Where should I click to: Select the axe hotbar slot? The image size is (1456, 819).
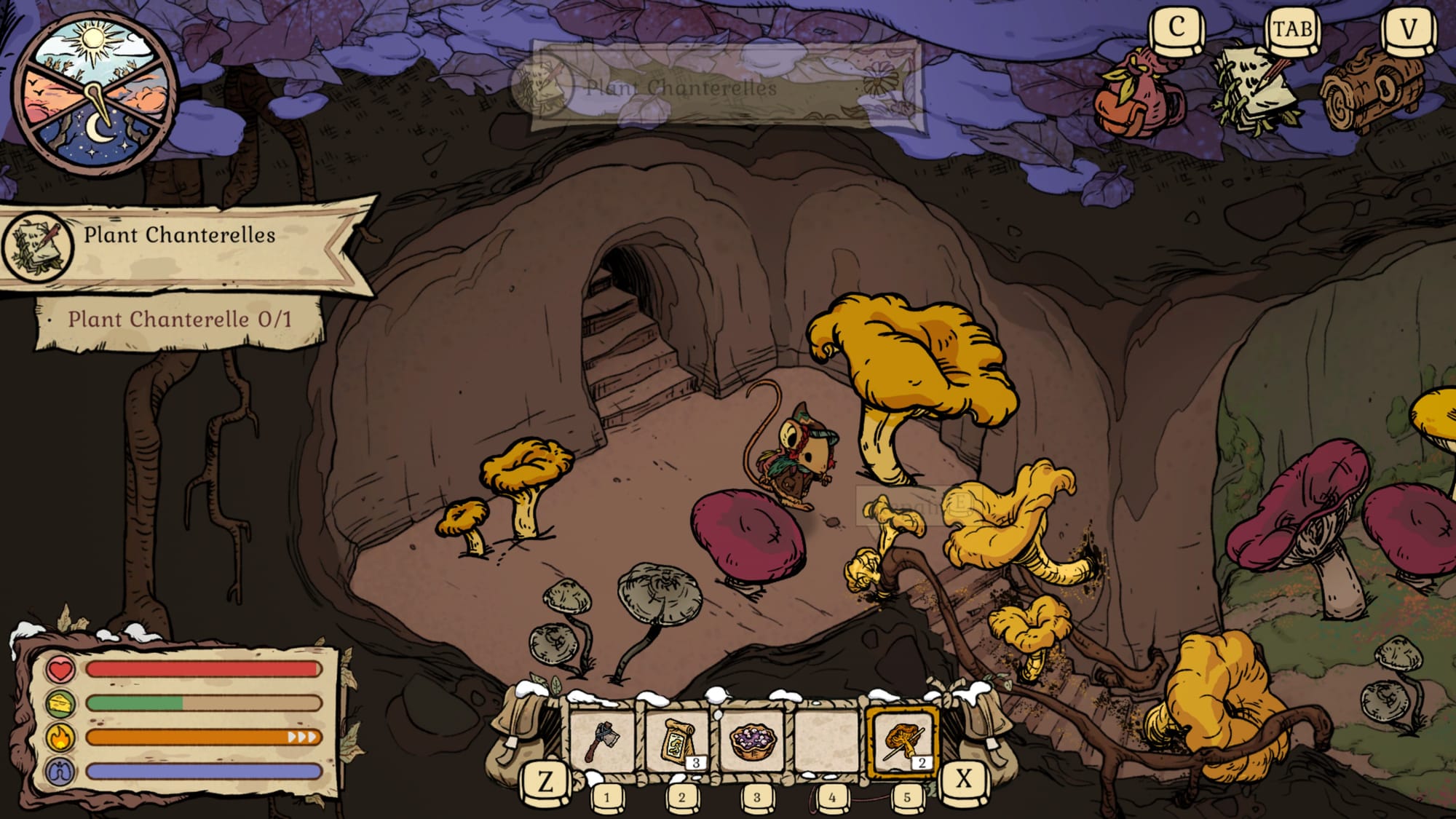602,740
